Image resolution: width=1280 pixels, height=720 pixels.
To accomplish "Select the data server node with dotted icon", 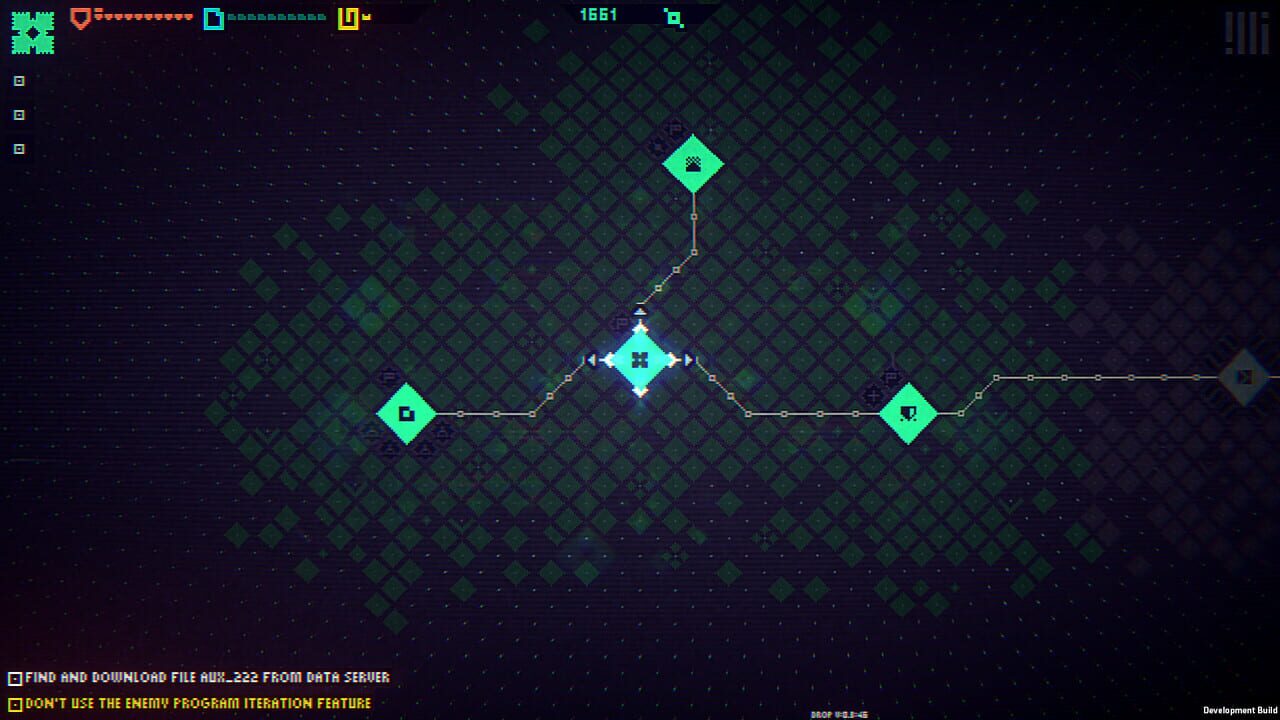I will 693,161.
